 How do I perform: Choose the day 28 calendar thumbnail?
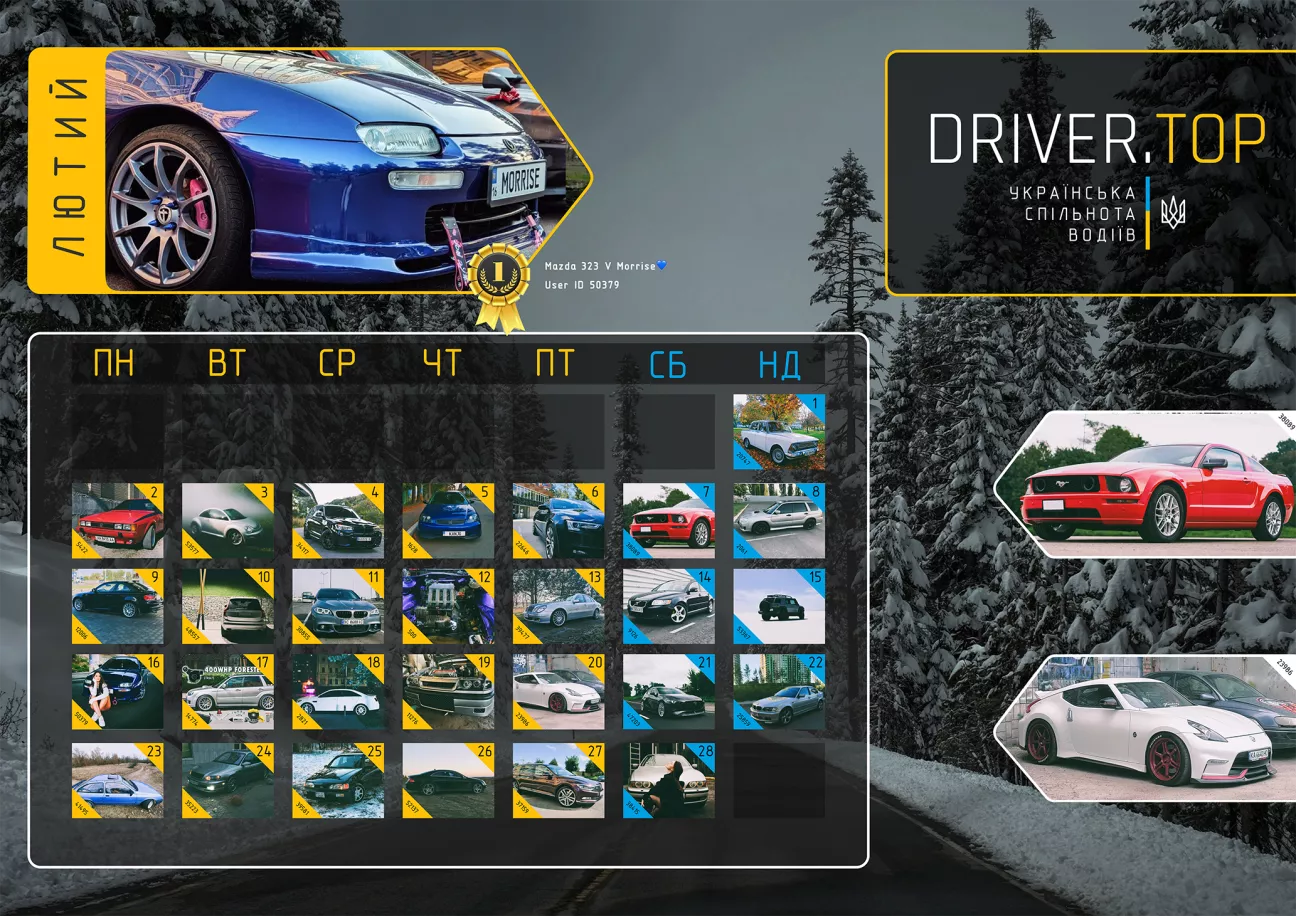[669, 780]
